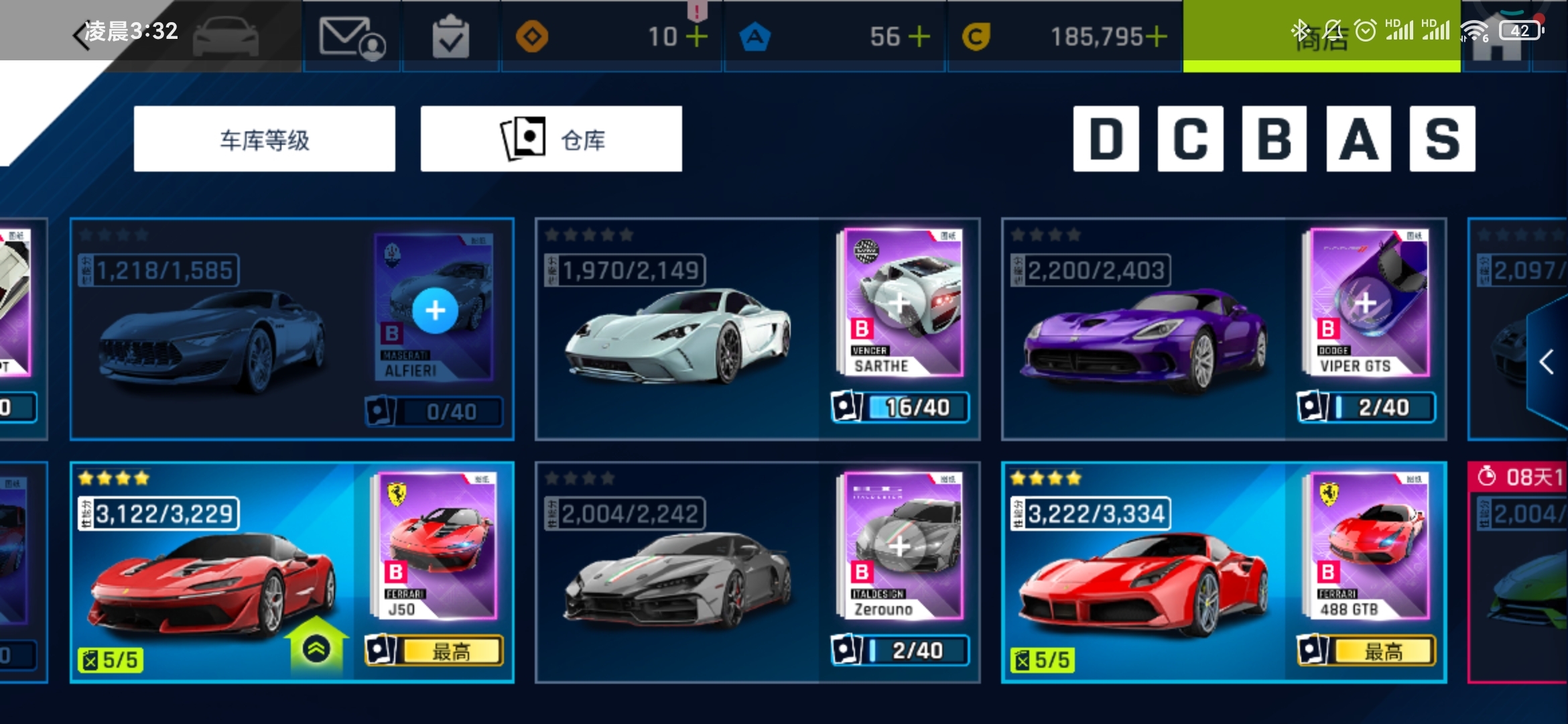Choose the Vencer Sarthe car tile
This screenshot has width=1568, height=724.
(677, 335)
